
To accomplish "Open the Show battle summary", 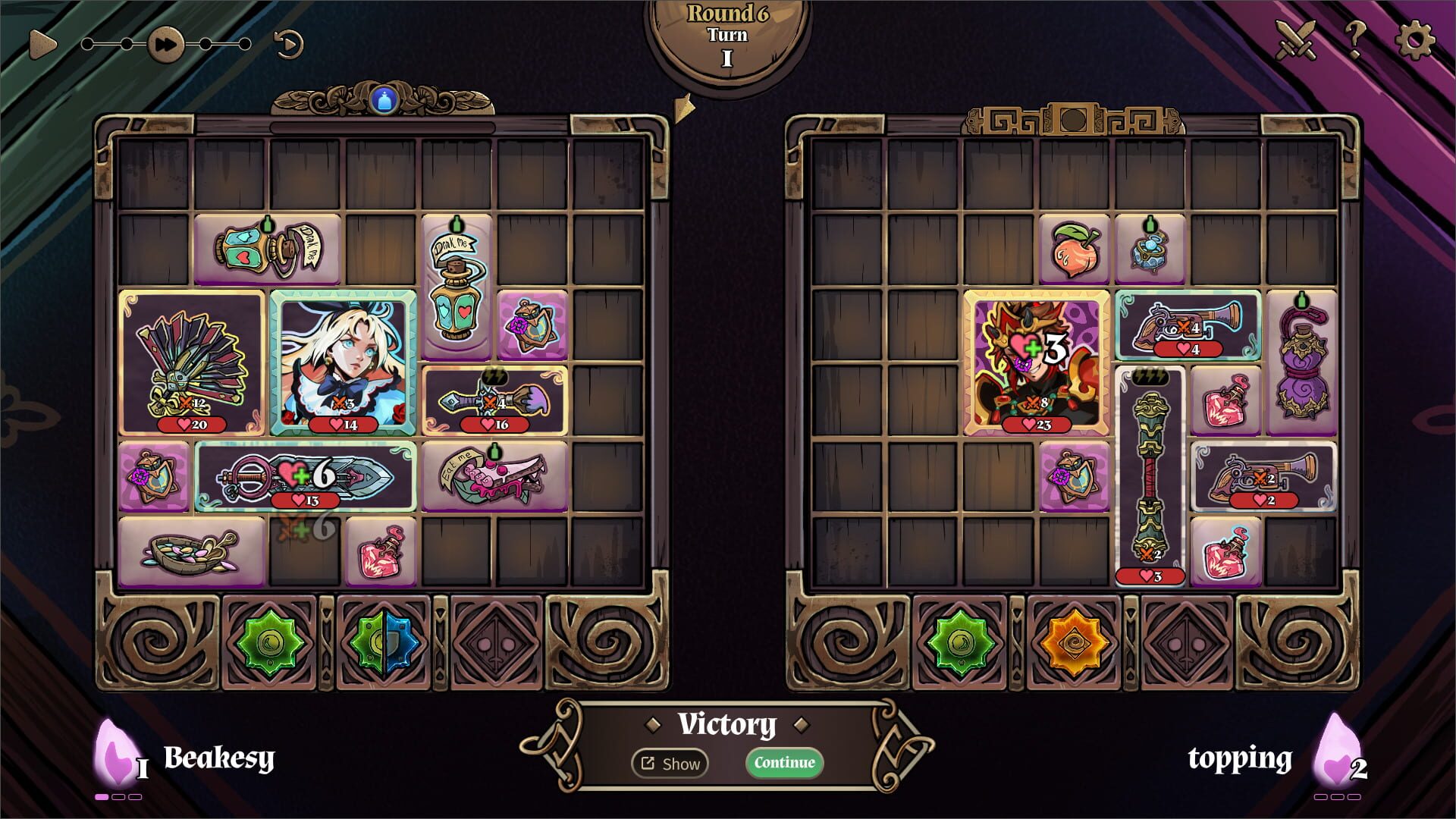I will 670,764.
